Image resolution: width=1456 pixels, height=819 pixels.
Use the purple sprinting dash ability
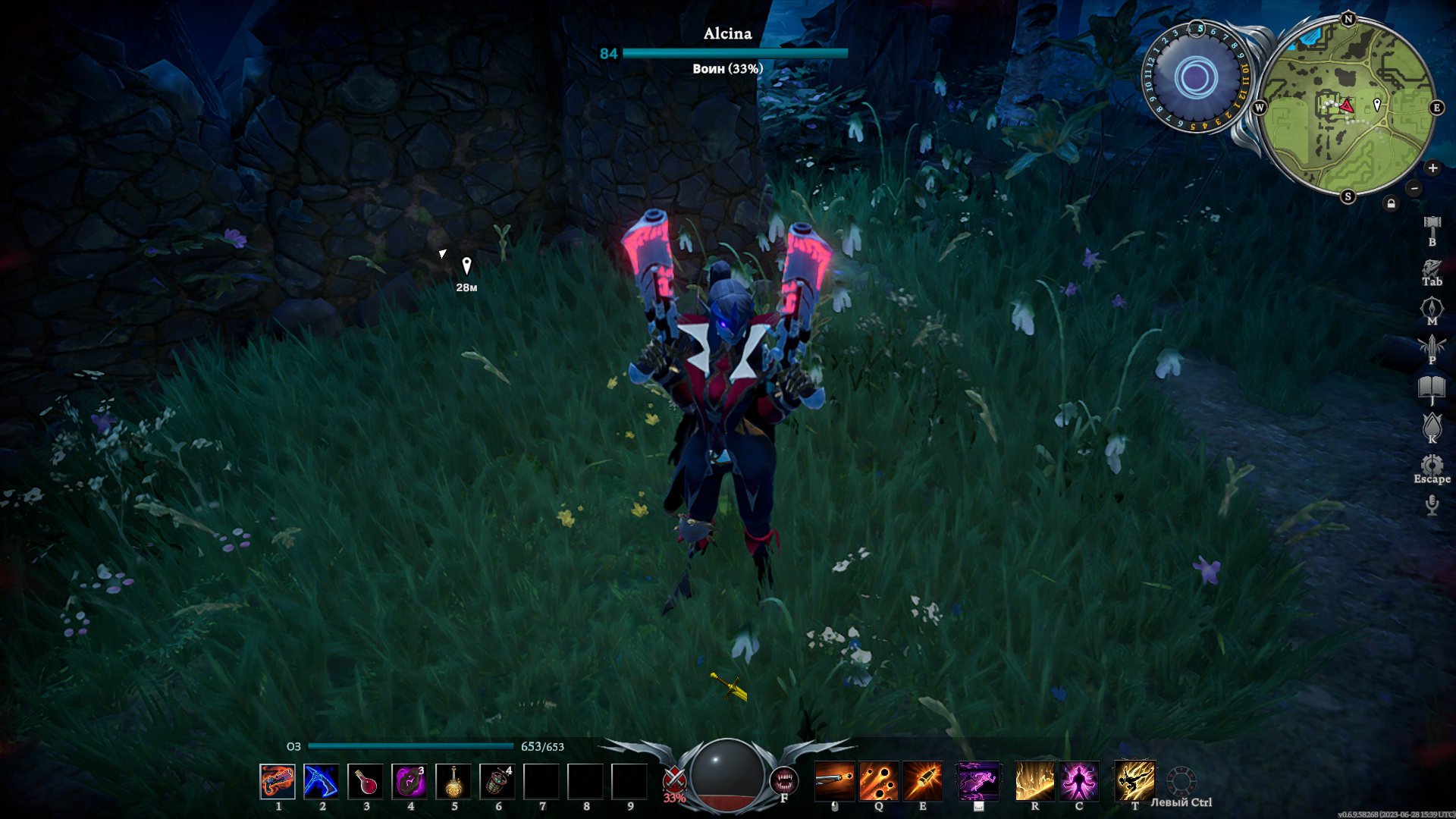978,781
